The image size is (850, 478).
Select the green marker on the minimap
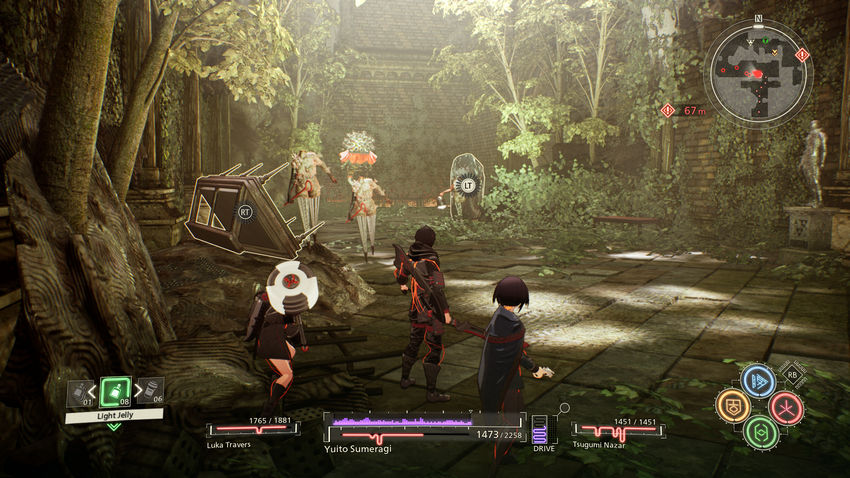click(765, 41)
